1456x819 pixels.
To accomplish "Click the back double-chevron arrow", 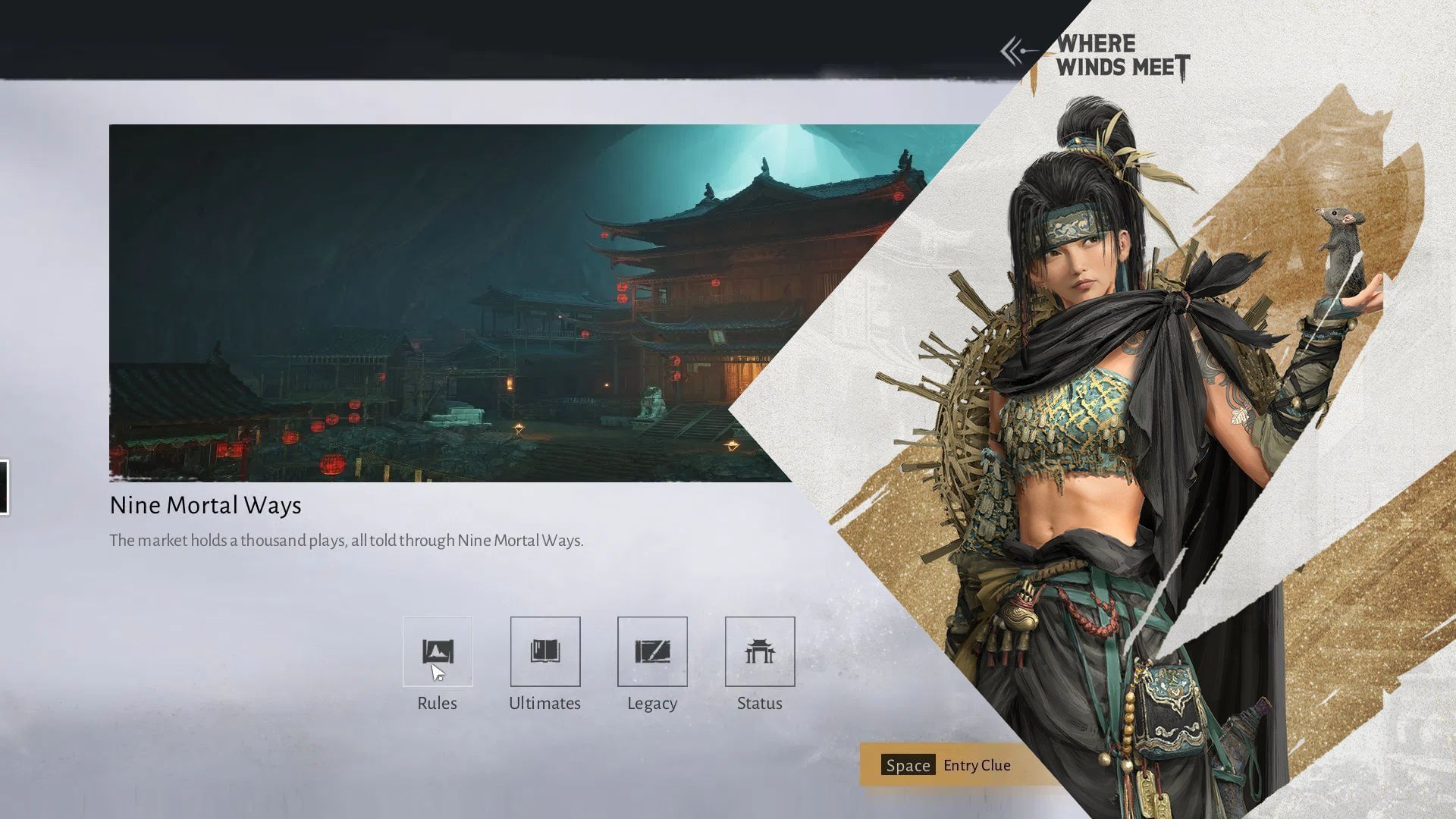I will click(1011, 49).
